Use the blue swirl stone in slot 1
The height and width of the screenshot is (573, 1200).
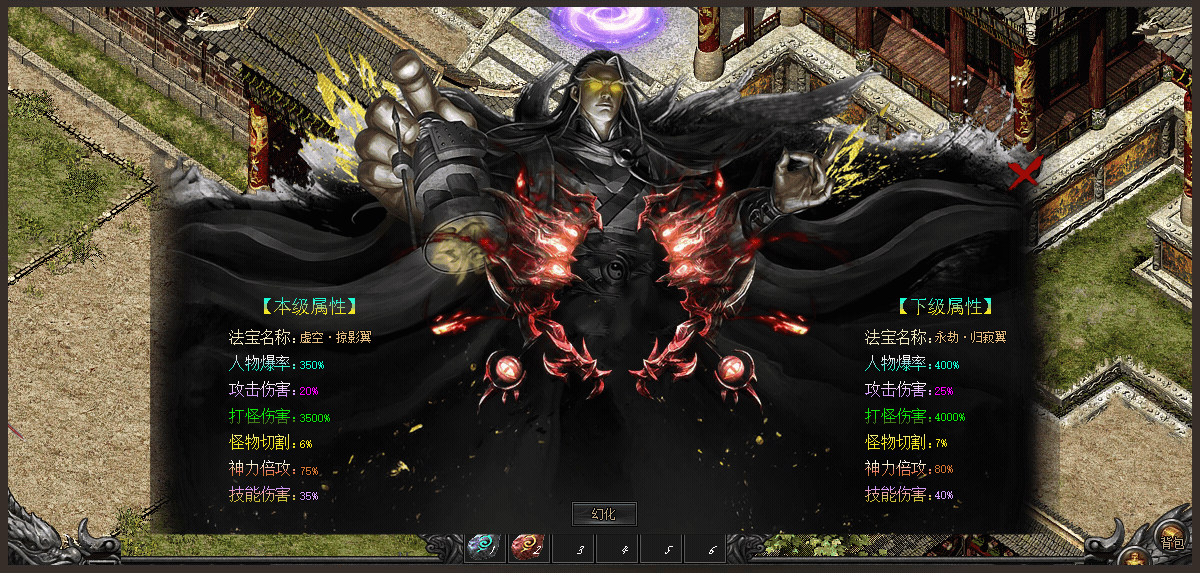pyautogui.click(x=483, y=546)
